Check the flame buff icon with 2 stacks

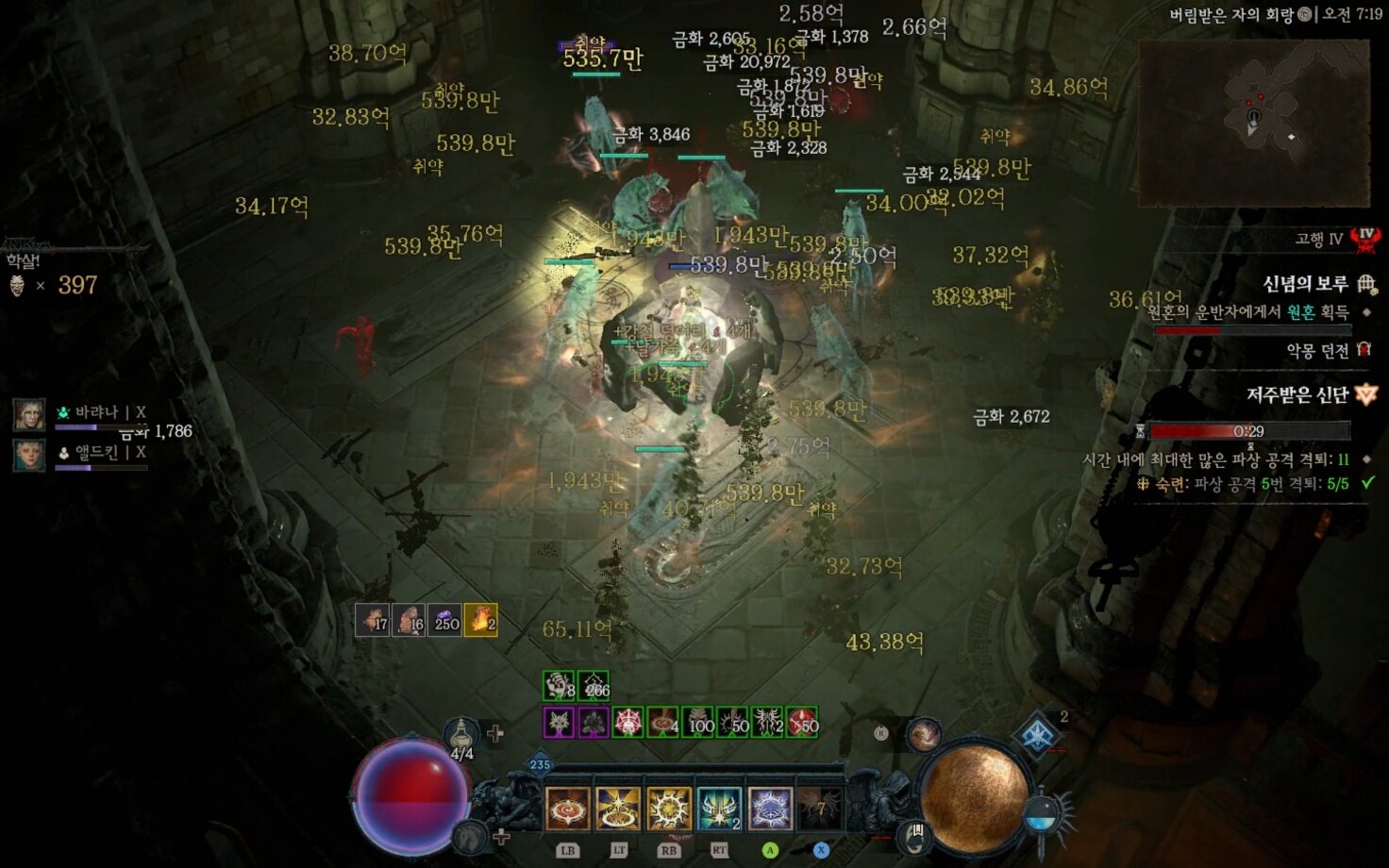[480, 620]
